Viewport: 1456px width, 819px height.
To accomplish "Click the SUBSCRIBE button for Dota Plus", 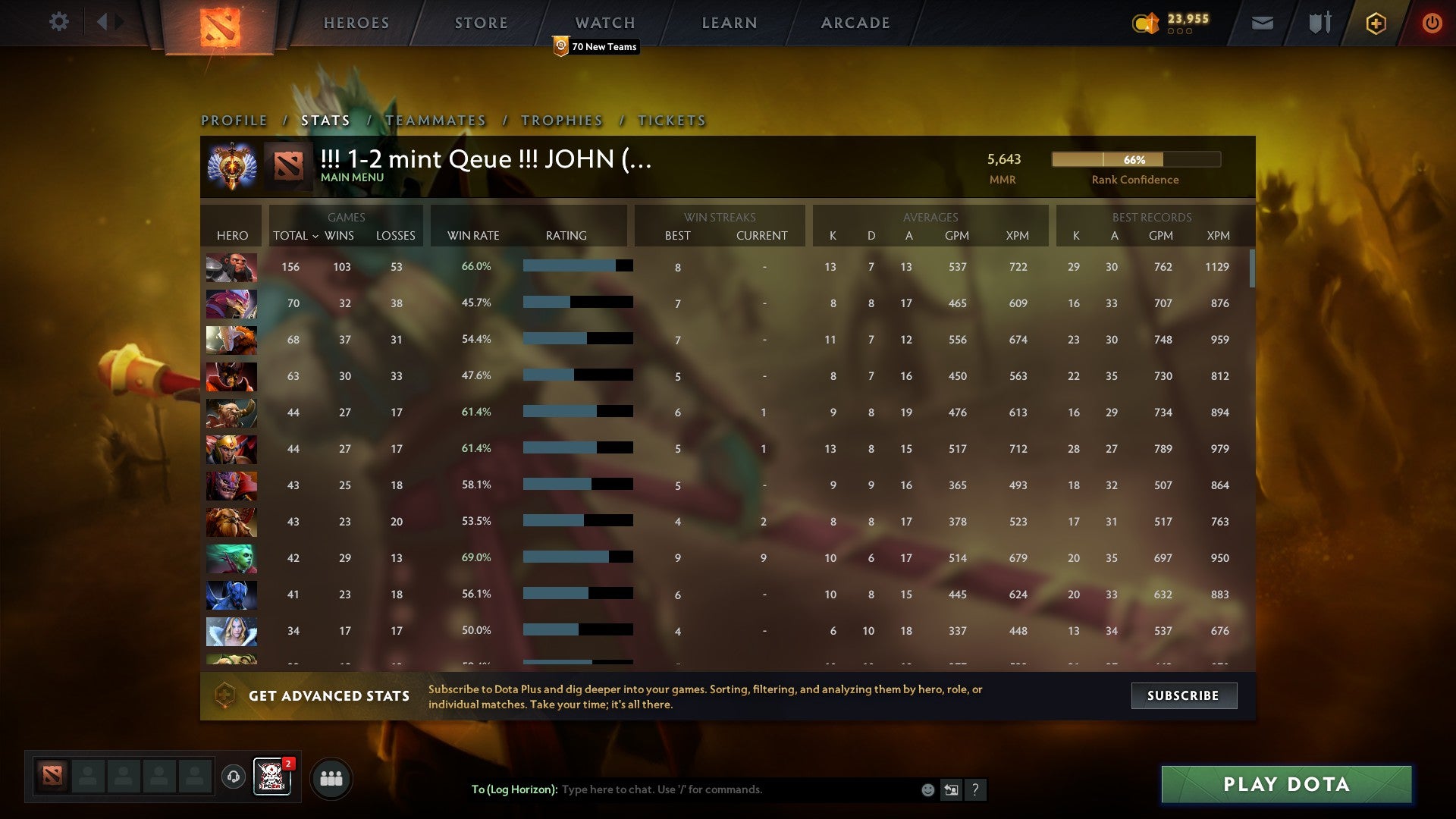I will pyautogui.click(x=1183, y=695).
